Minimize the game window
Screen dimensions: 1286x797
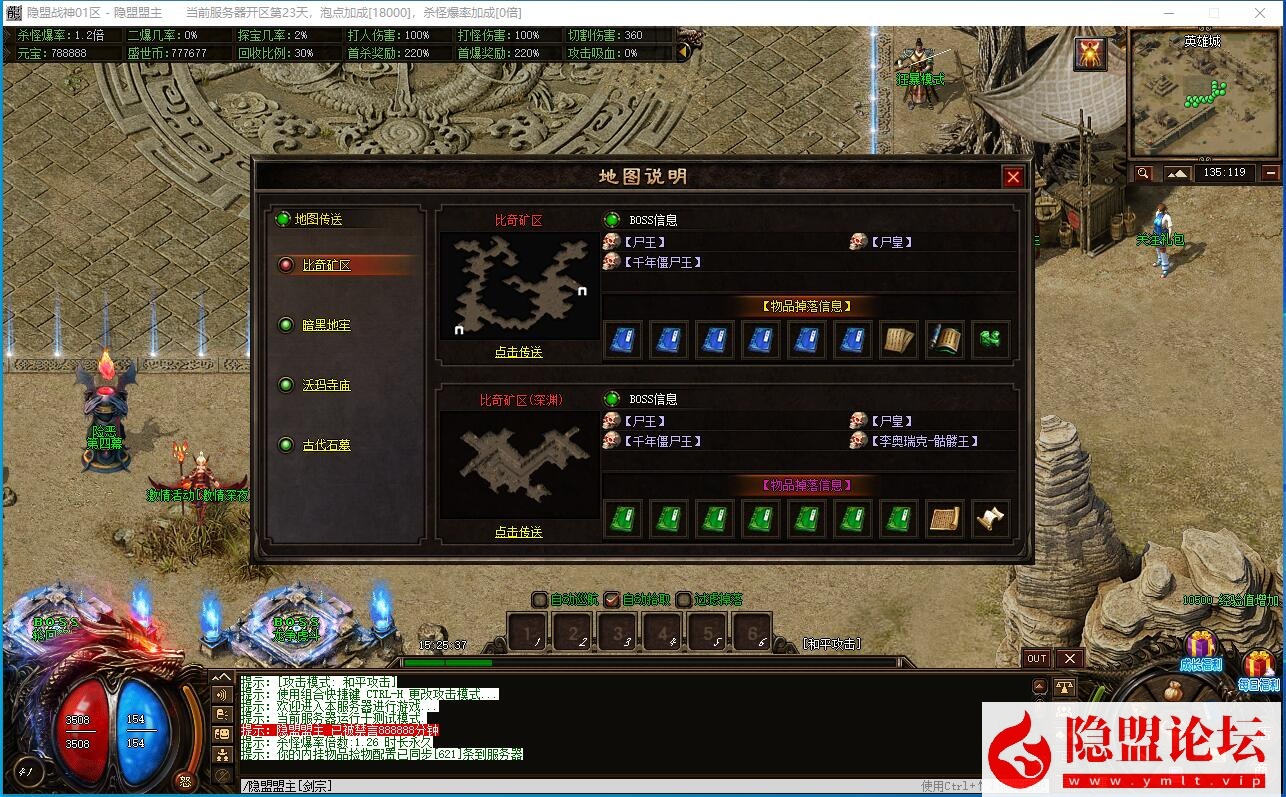click(1168, 13)
